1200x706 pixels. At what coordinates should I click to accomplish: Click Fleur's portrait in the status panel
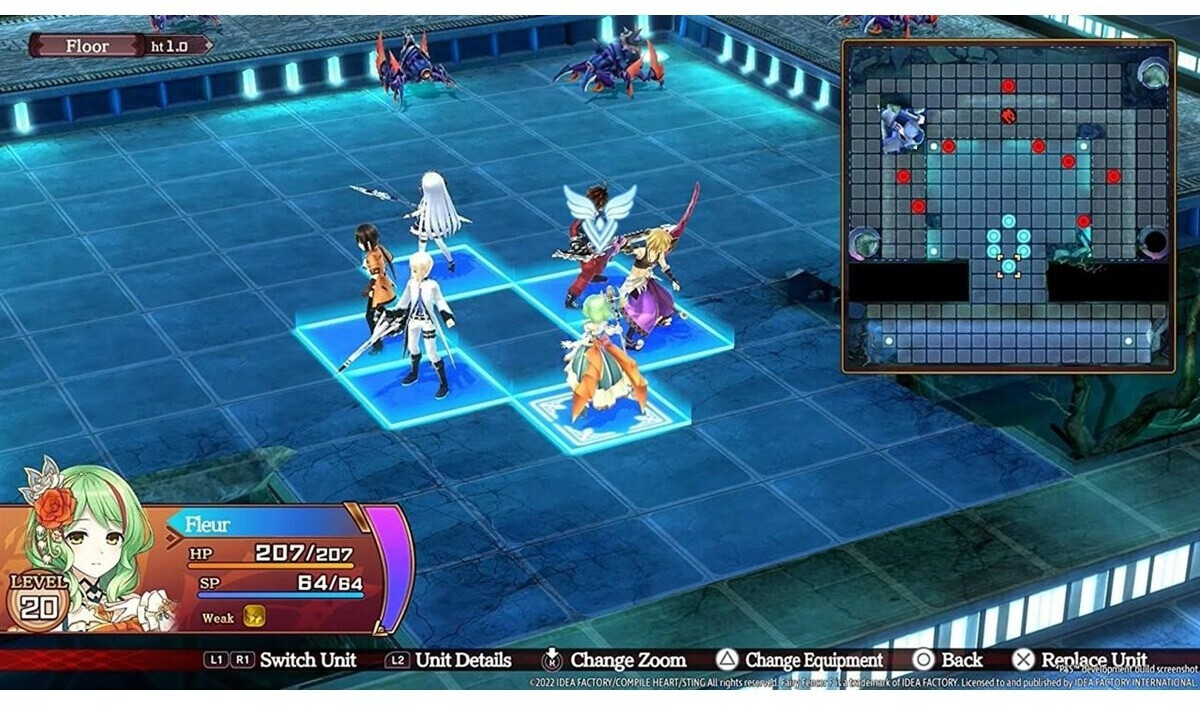click(x=85, y=545)
